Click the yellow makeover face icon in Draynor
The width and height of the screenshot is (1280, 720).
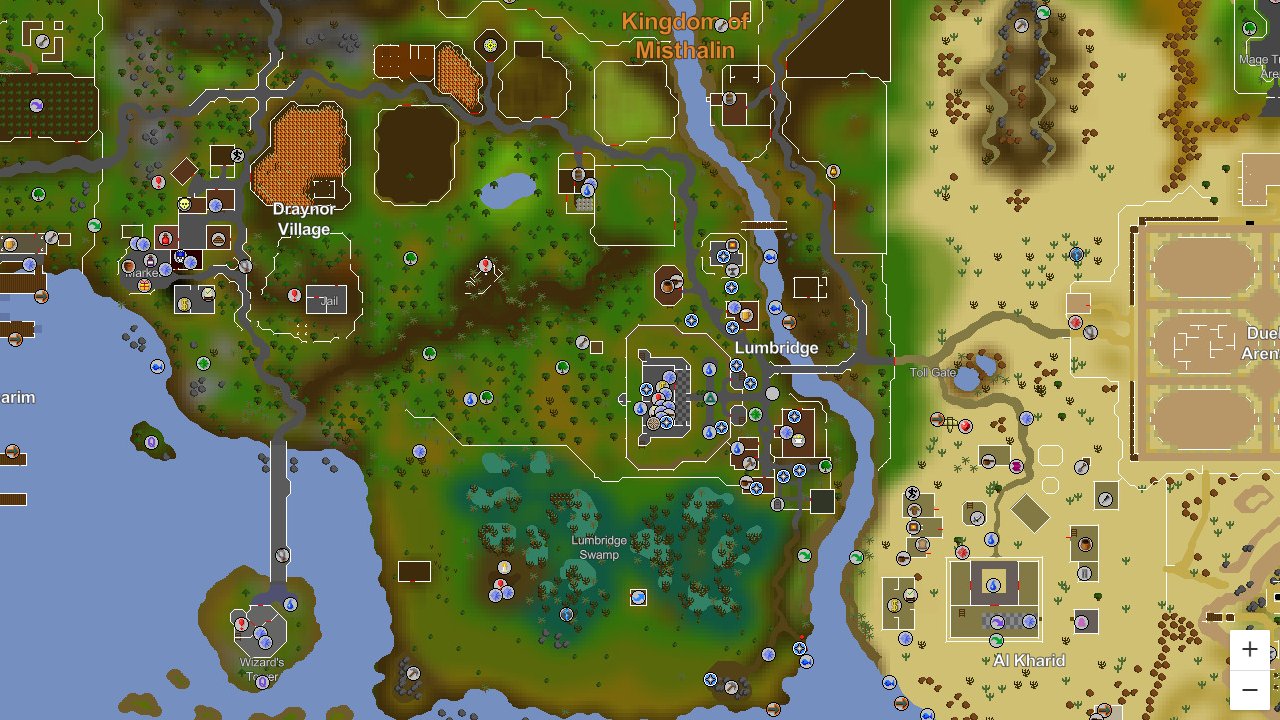[184, 204]
